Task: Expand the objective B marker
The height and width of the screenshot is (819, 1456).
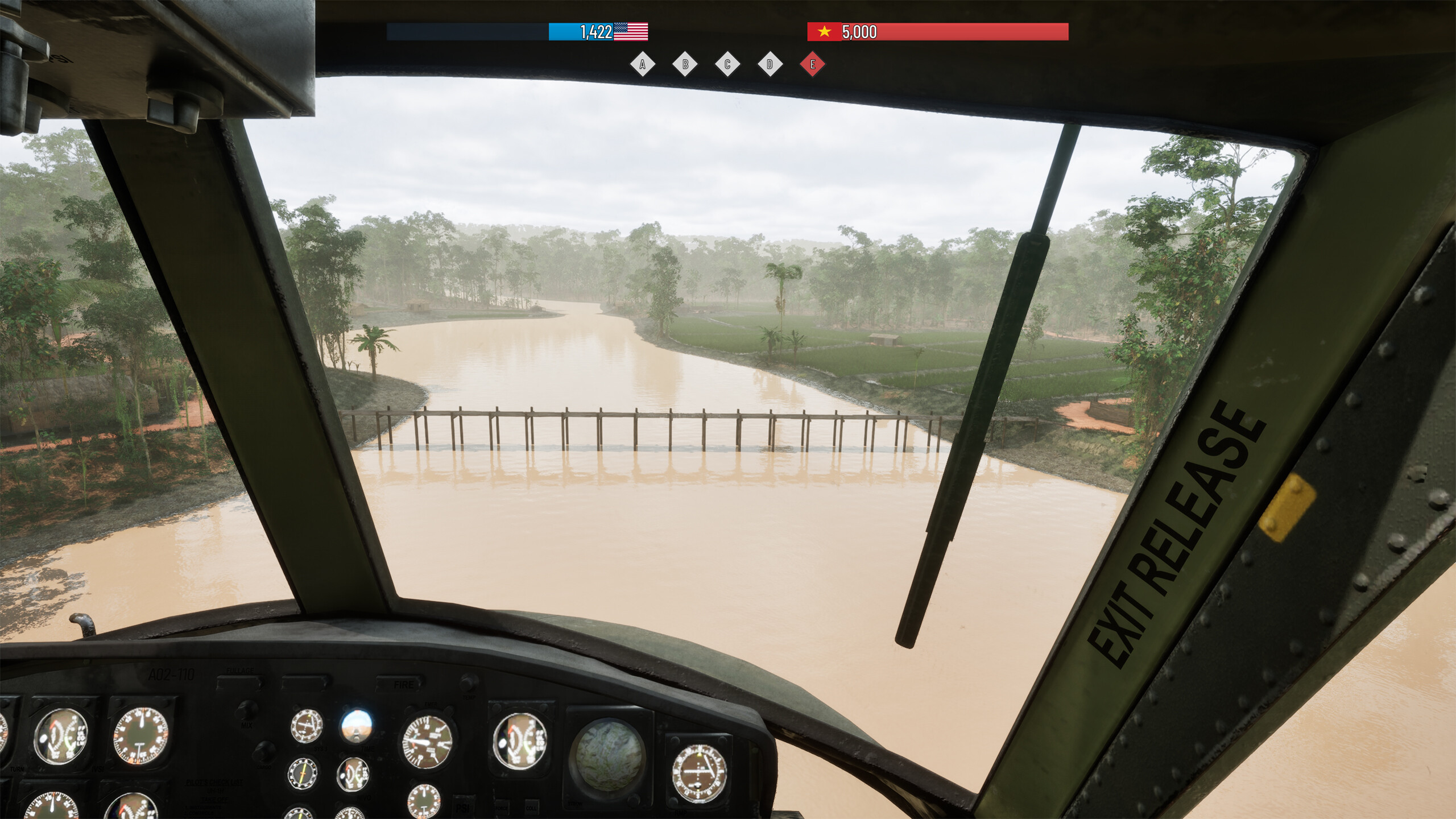Action: (x=685, y=64)
